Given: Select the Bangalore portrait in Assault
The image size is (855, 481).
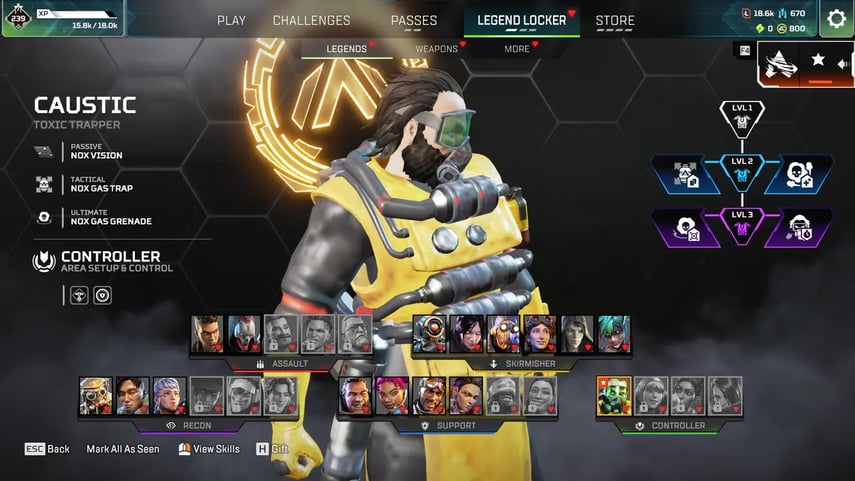Looking at the screenshot, I should (x=207, y=334).
